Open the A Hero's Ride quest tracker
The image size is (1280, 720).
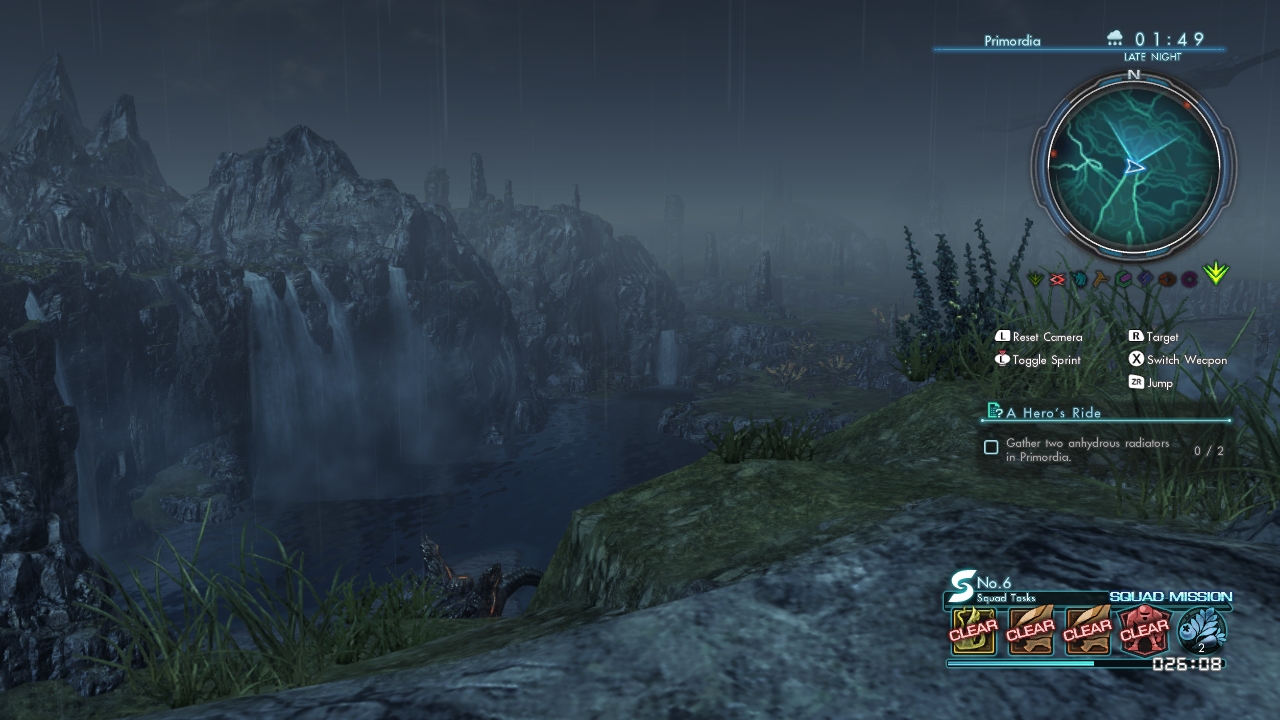coord(1054,412)
